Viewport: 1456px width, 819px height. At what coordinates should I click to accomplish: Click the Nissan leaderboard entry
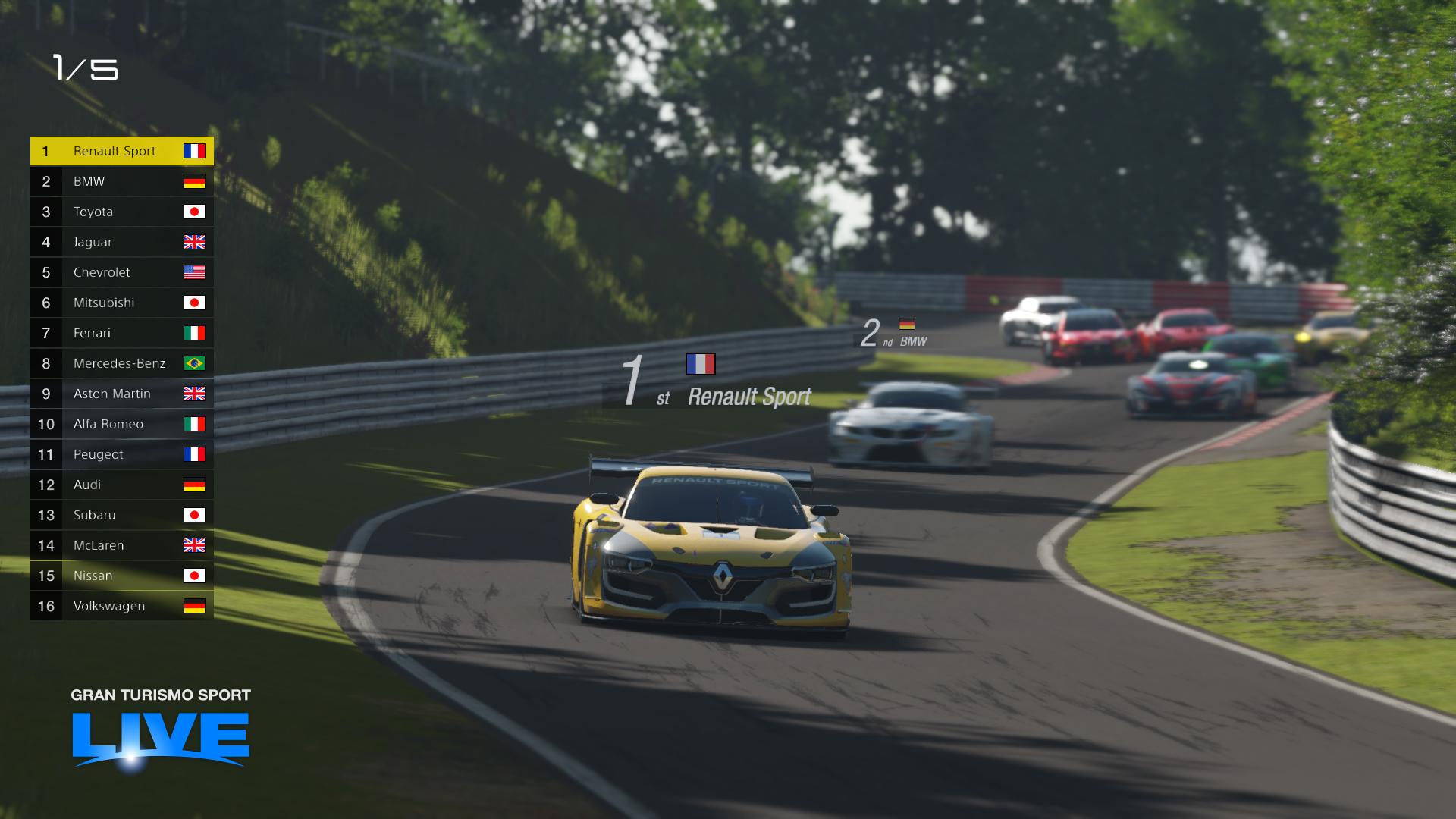point(121,576)
